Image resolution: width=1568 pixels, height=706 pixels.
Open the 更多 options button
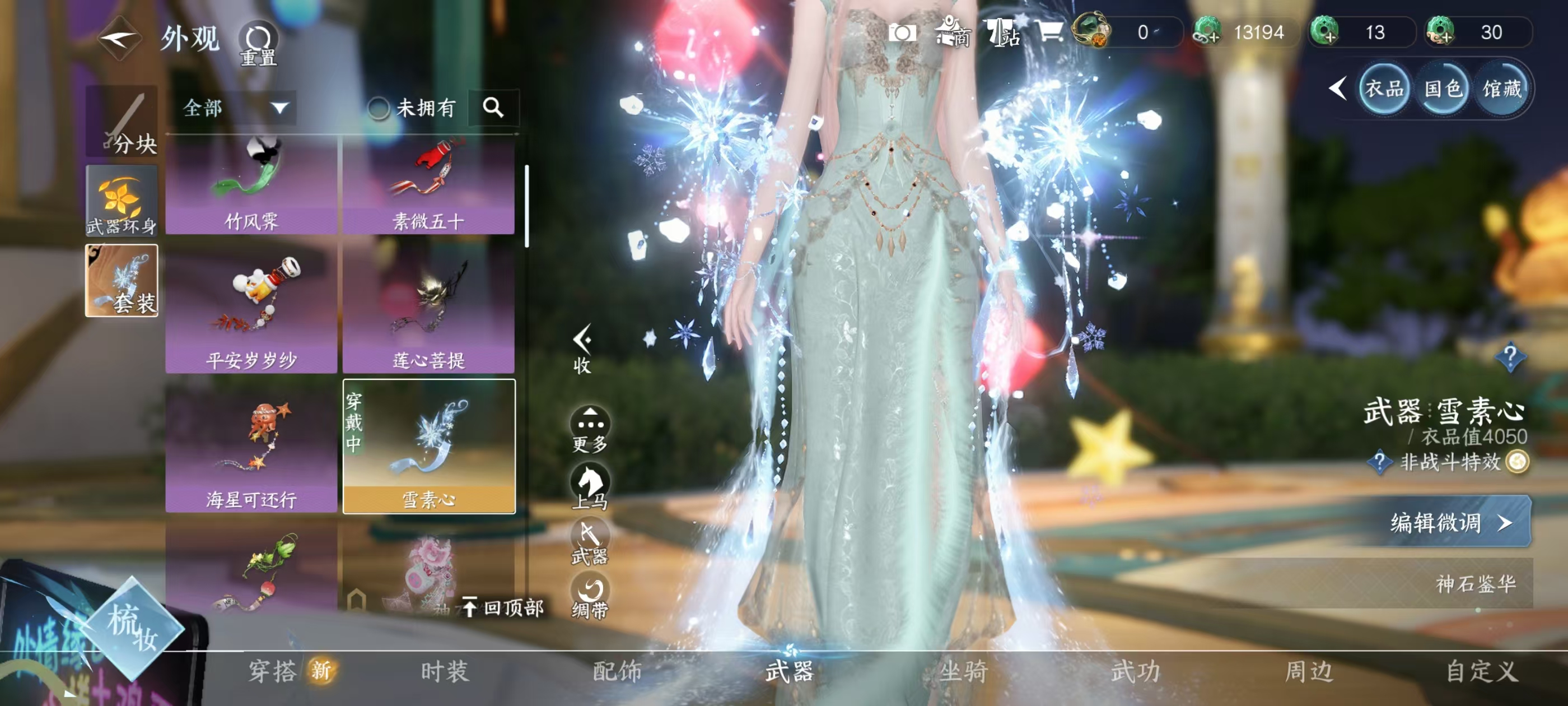(590, 429)
